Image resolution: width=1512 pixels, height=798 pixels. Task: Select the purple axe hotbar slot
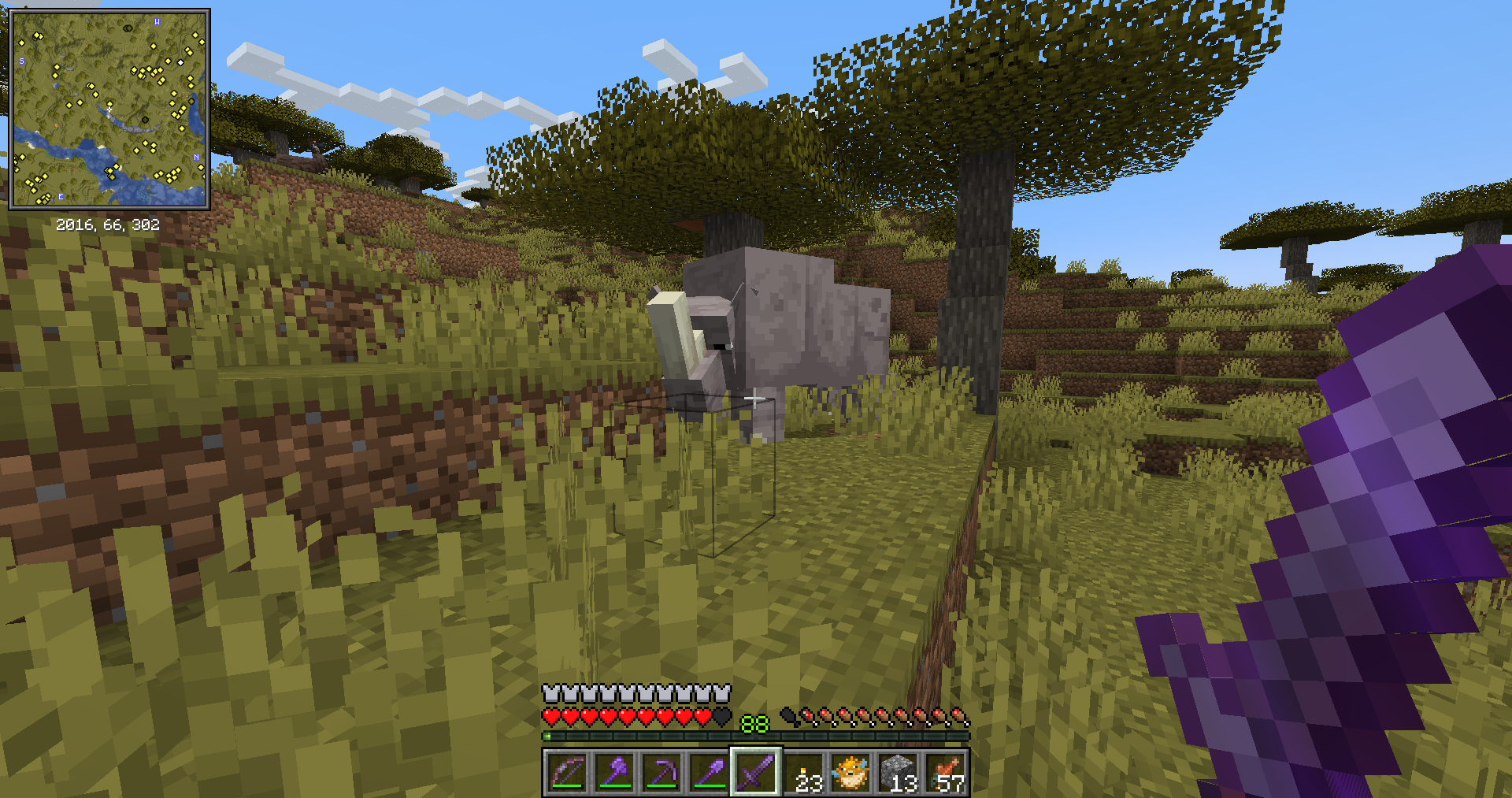[x=614, y=773]
